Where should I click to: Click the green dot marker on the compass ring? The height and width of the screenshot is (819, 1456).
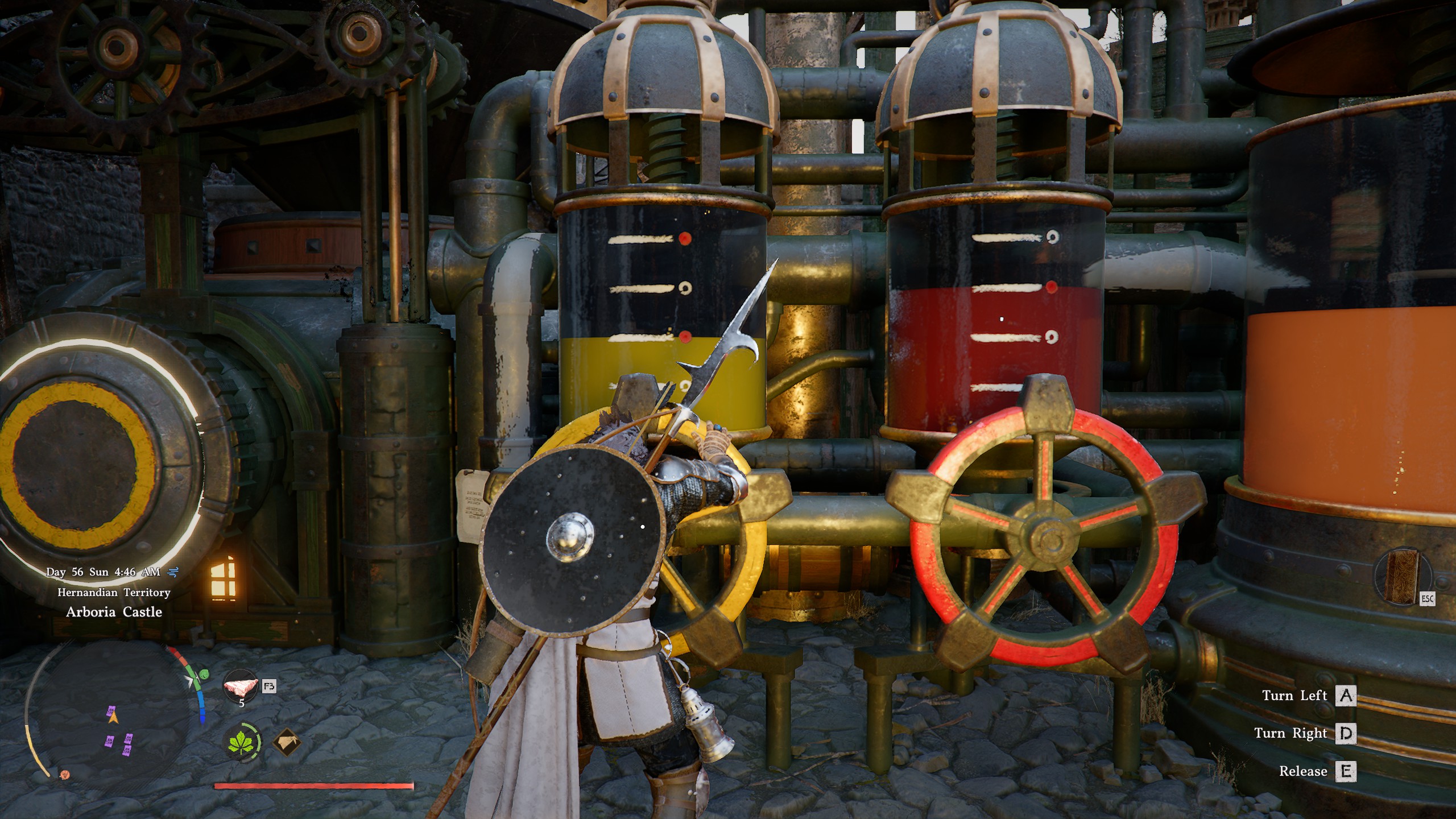pyautogui.click(x=203, y=673)
